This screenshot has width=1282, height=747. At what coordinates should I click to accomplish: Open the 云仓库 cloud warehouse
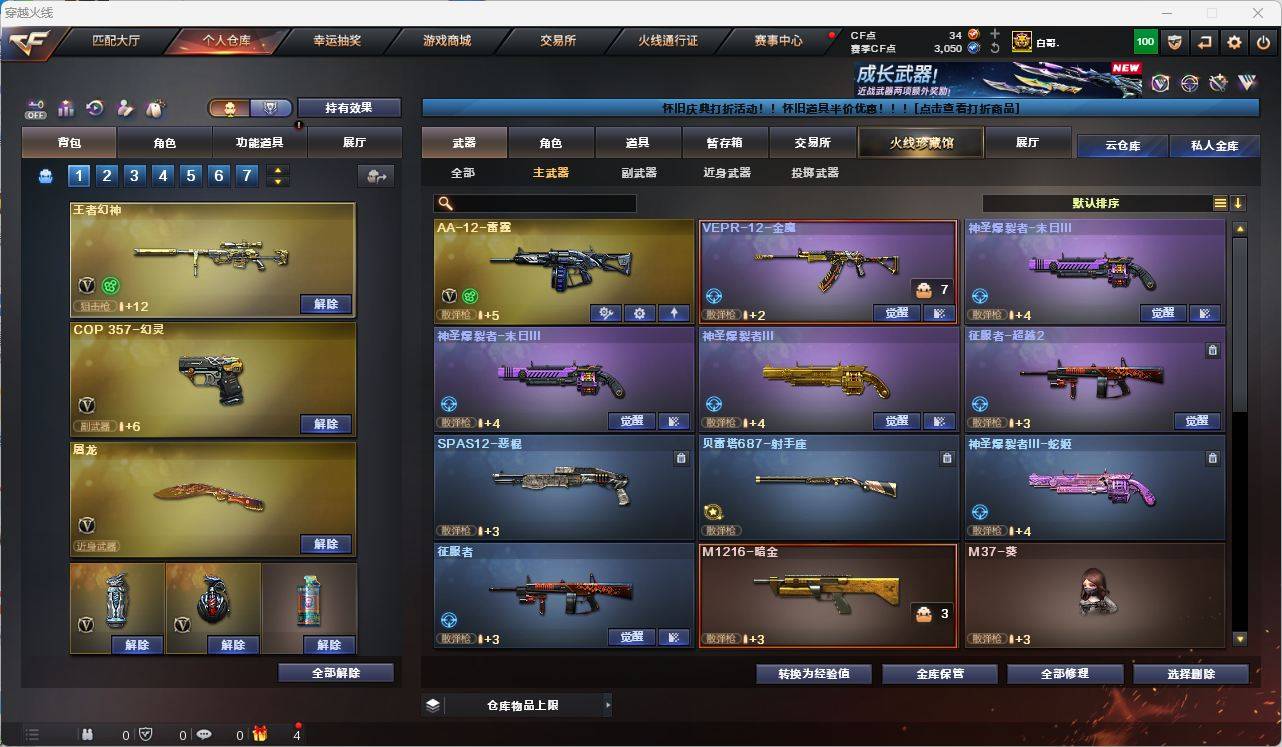[1122, 146]
